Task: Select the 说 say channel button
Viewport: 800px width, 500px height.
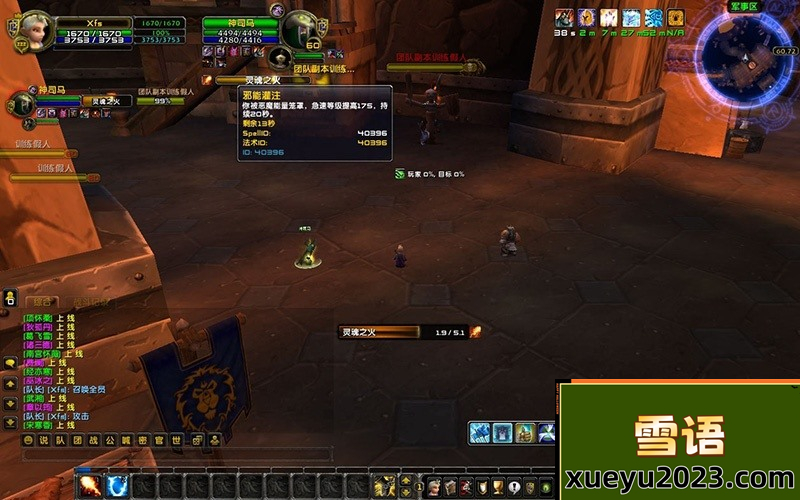Action: pyautogui.click(x=43, y=440)
